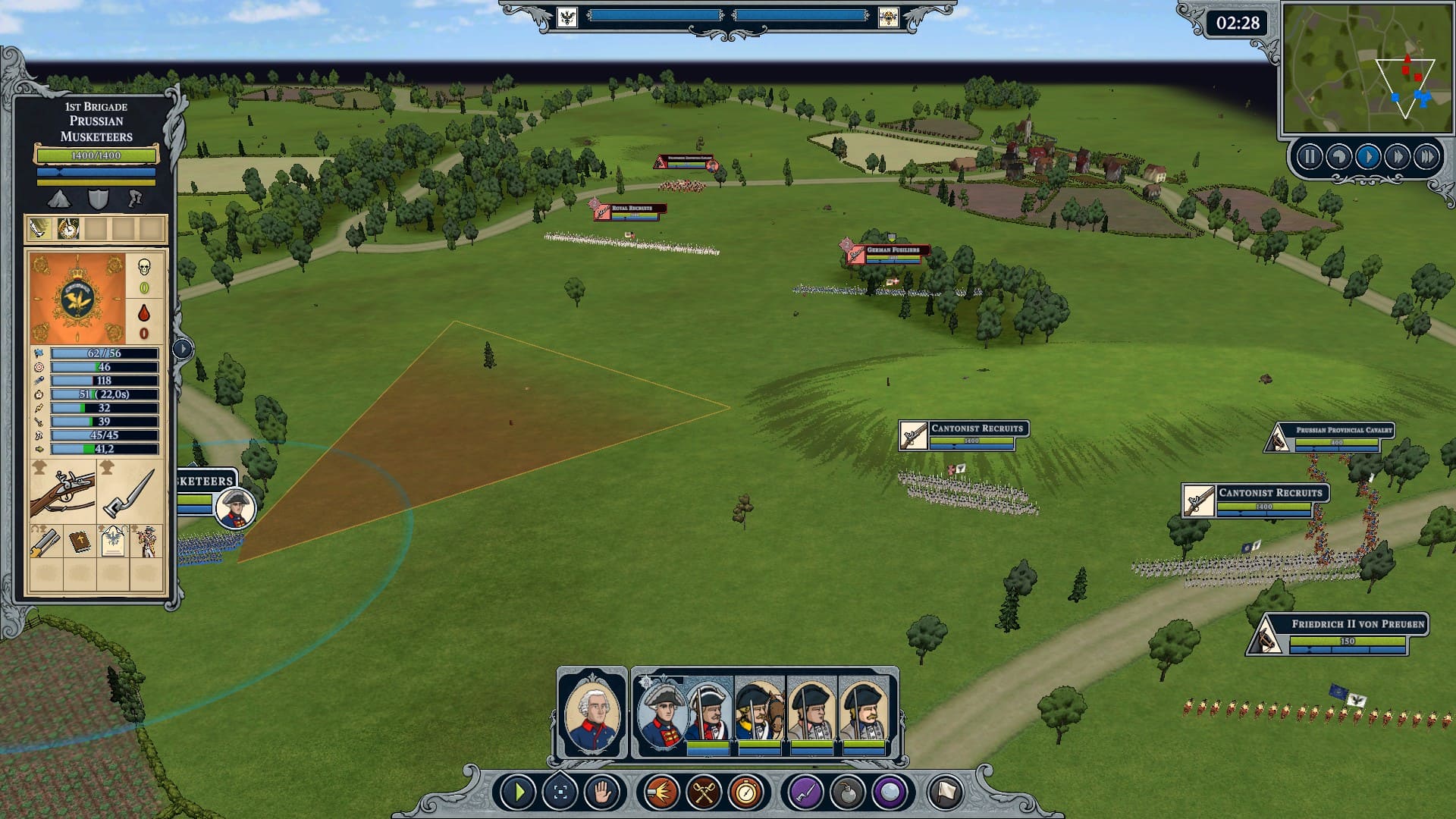Viewport: 1456px width, 819px height.
Task: Activate the musket fire volley command
Action: coord(661,793)
